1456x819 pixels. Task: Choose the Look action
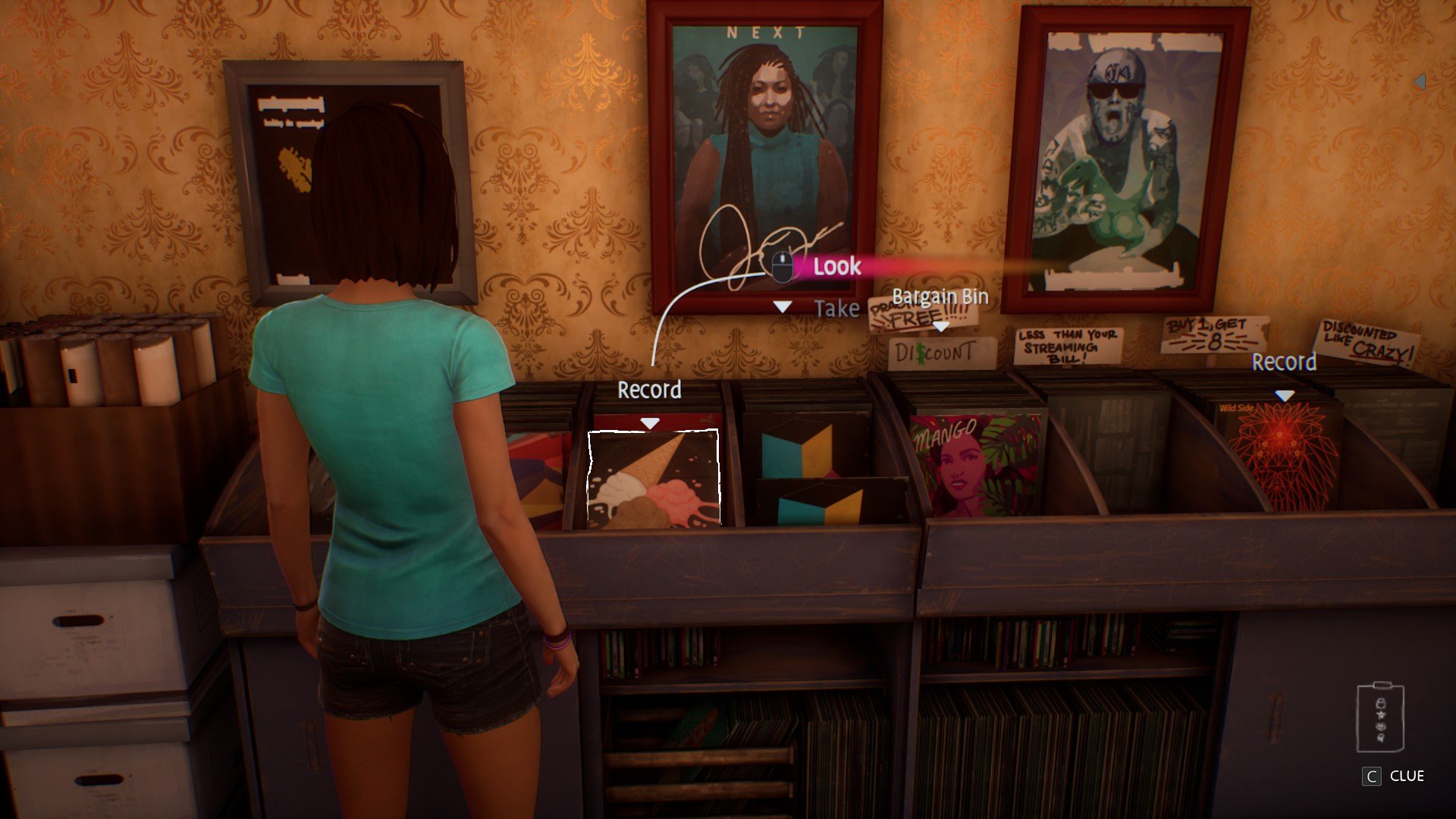(x=836, y=266)
